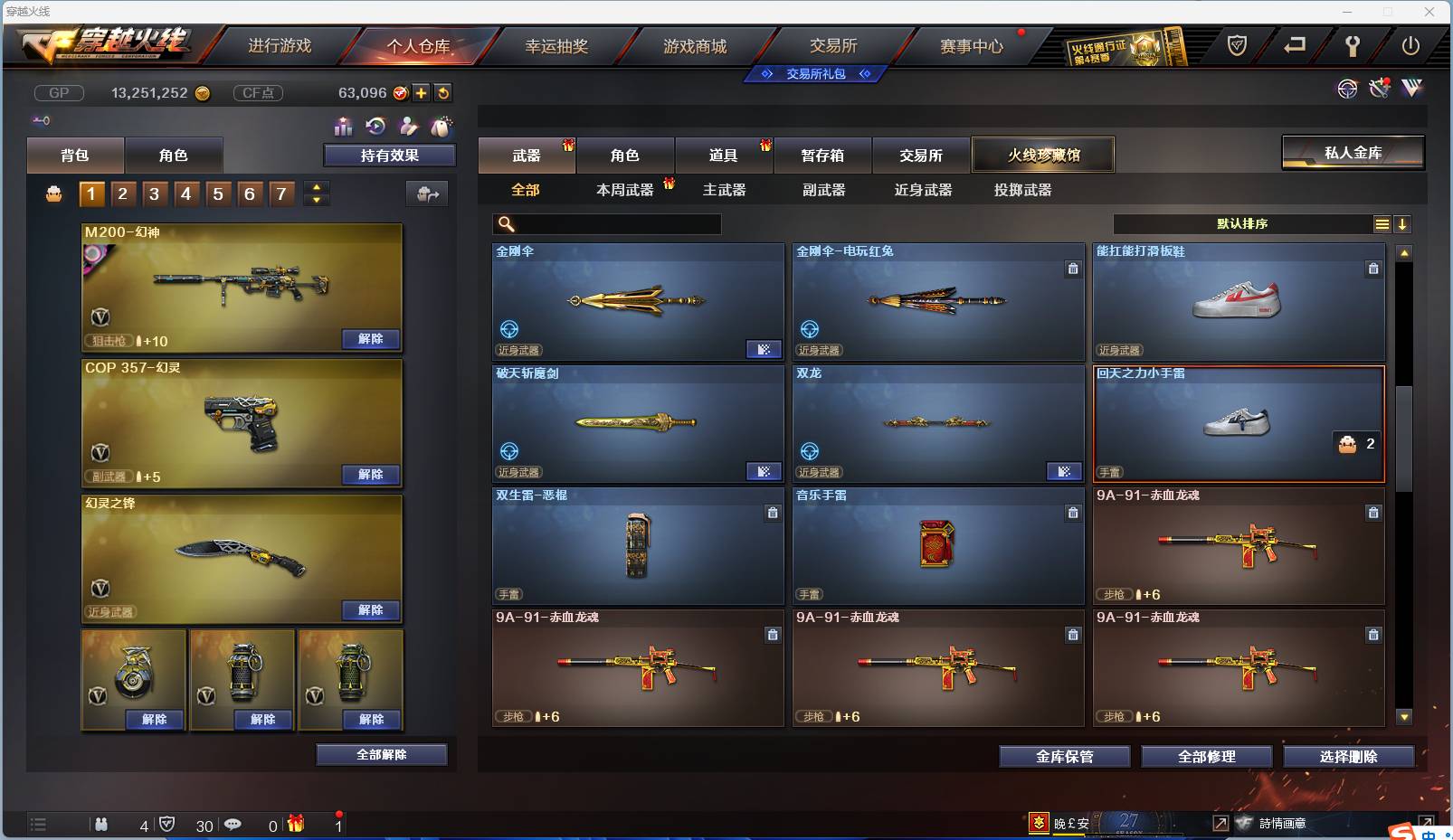This screenshot has height=840, width=1453.
Task: Click the gift icon on the bottom status bar
Action: tap(296, 824)
